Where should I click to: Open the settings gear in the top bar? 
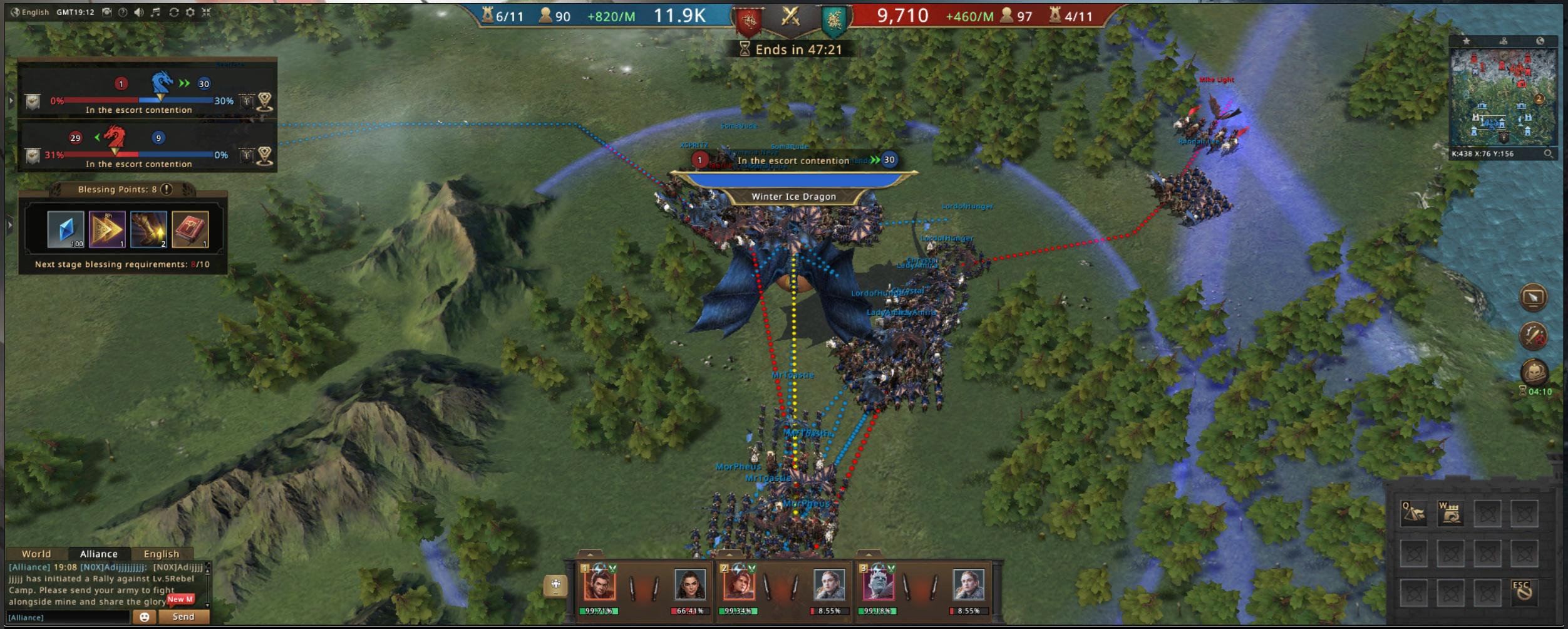click(x=190, y=12)
